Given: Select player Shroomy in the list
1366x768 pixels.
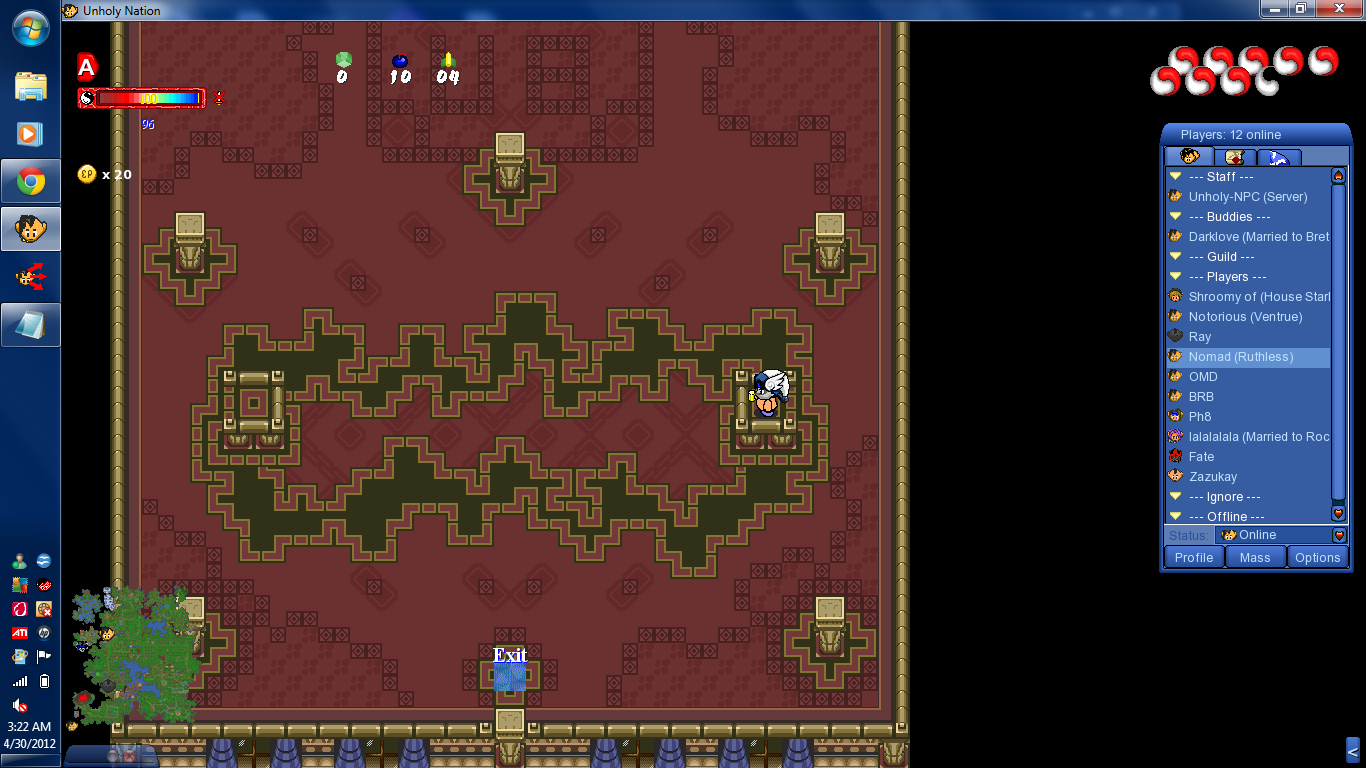Looking at the screenshot, I should (x=1258, y=297).
